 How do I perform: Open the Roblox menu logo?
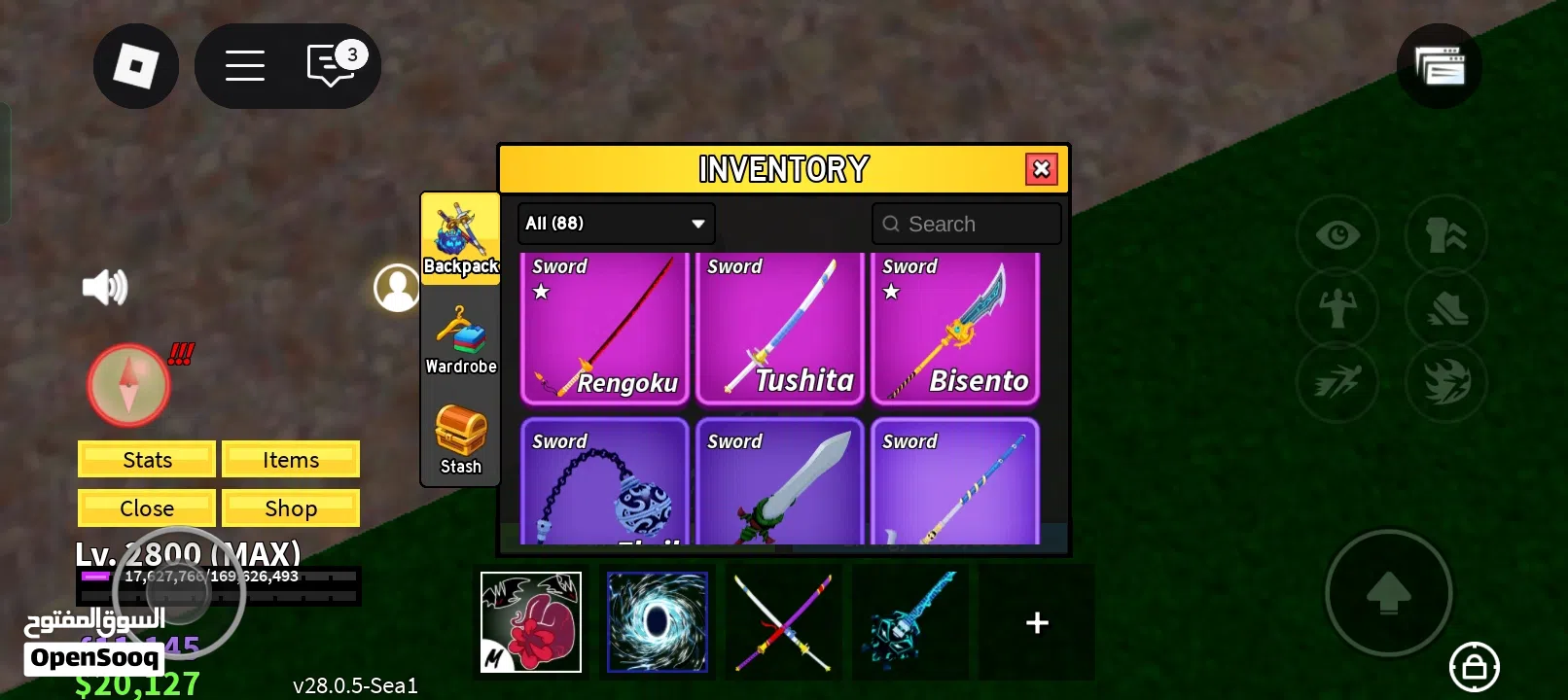135,65
